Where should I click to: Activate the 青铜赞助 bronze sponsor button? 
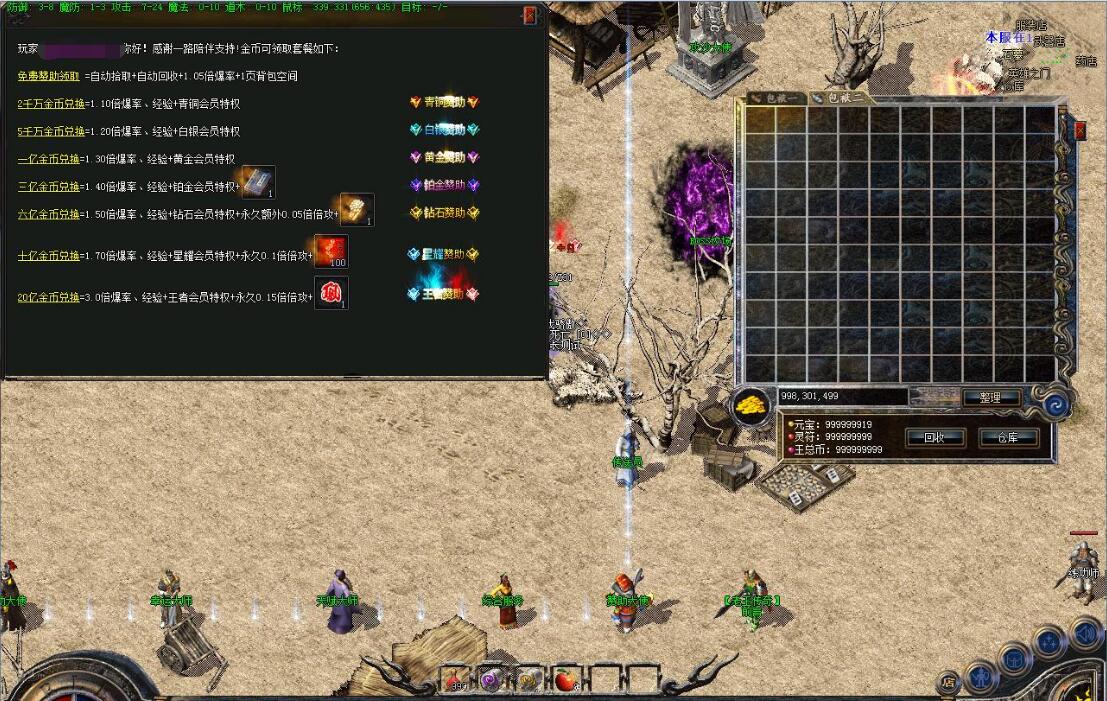coord(445,102)
